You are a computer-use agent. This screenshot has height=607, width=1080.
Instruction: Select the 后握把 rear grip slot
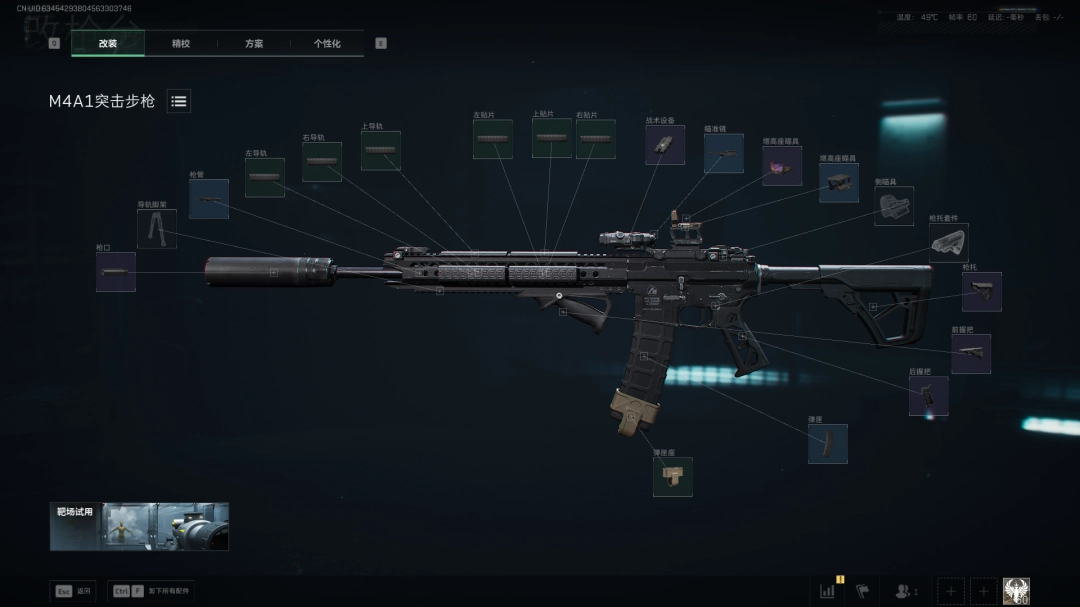click(928, 396)
